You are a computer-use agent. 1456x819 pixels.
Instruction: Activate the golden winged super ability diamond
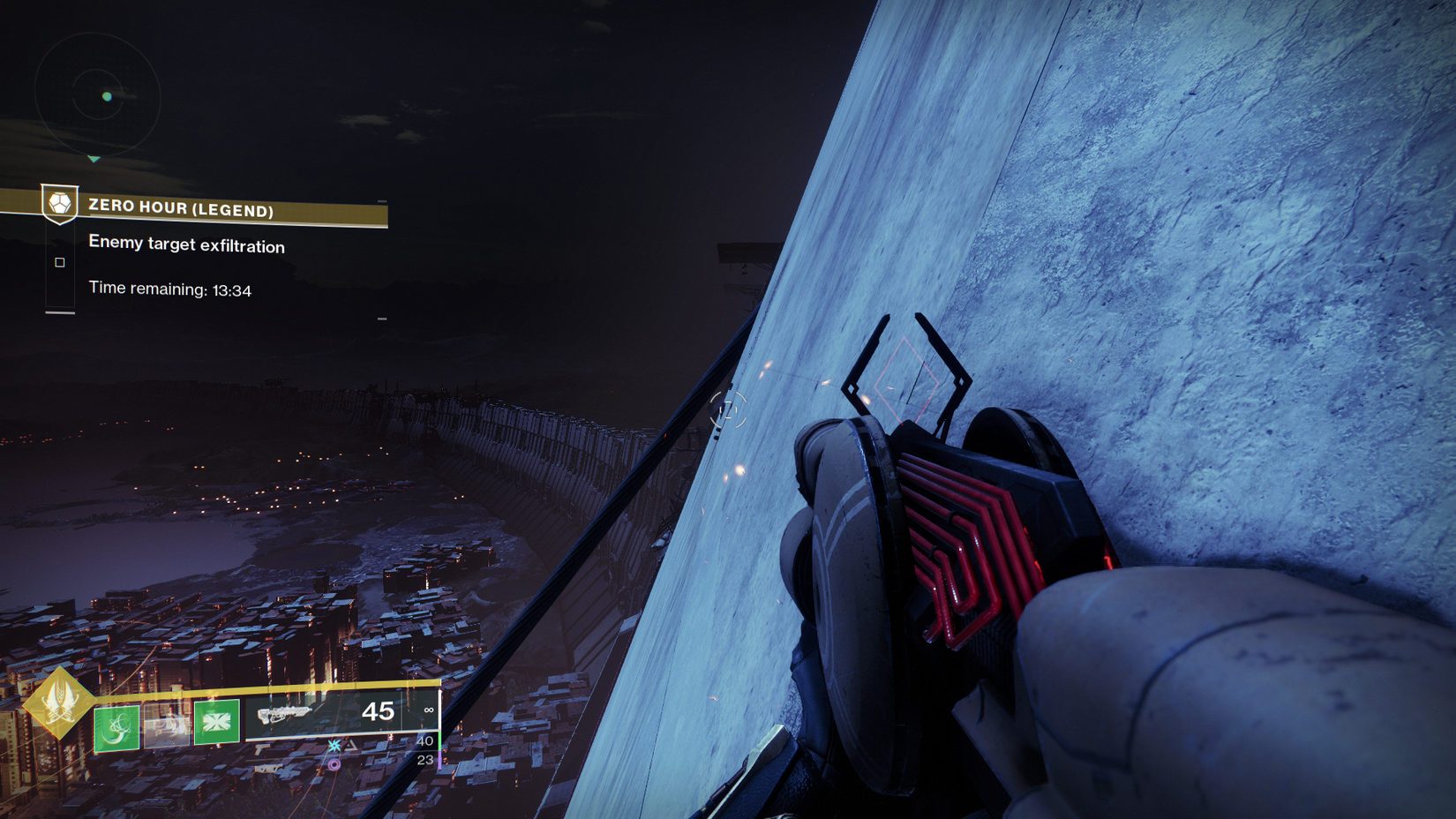(x=58, y=703)
